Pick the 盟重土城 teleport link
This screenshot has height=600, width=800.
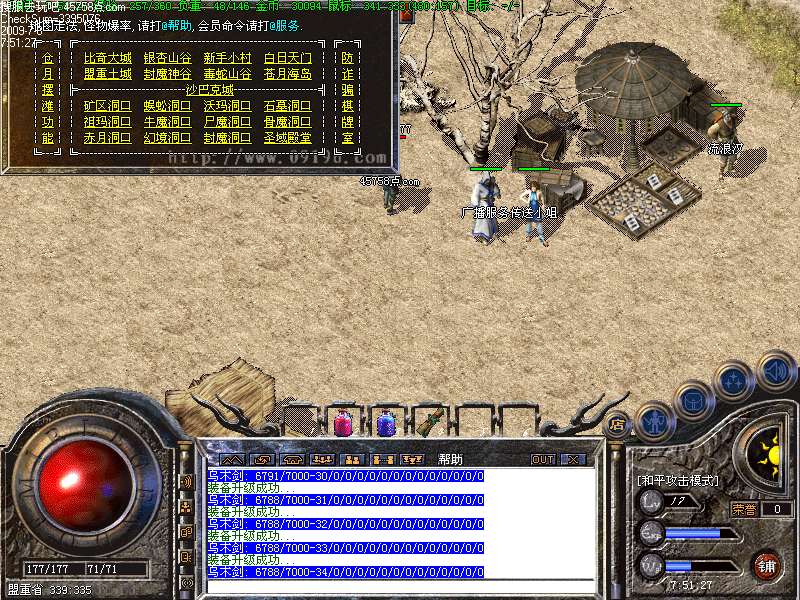pyautogui.click(x=107, y=74)
